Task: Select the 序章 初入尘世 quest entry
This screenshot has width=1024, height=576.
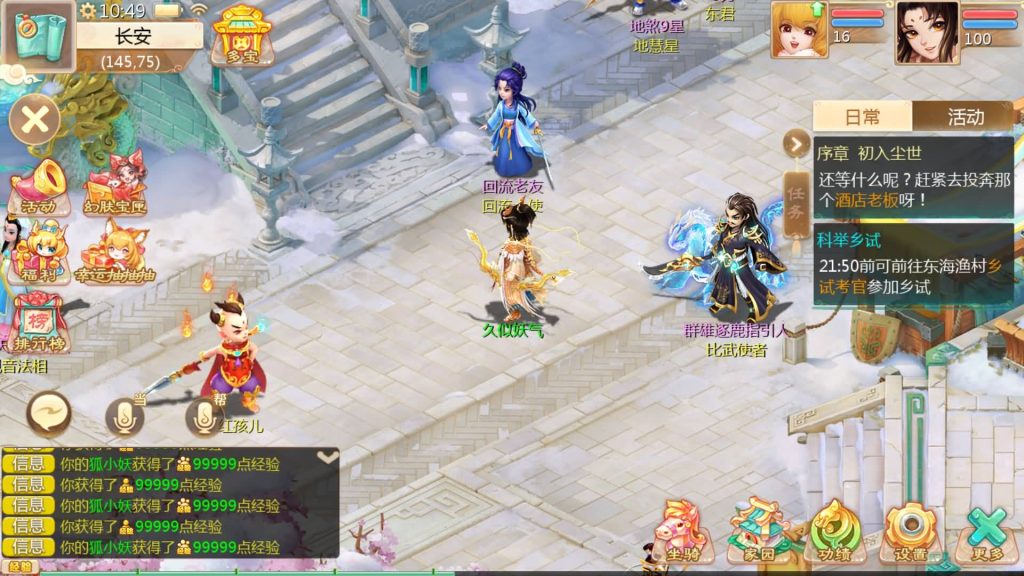Action: (913, 177)
